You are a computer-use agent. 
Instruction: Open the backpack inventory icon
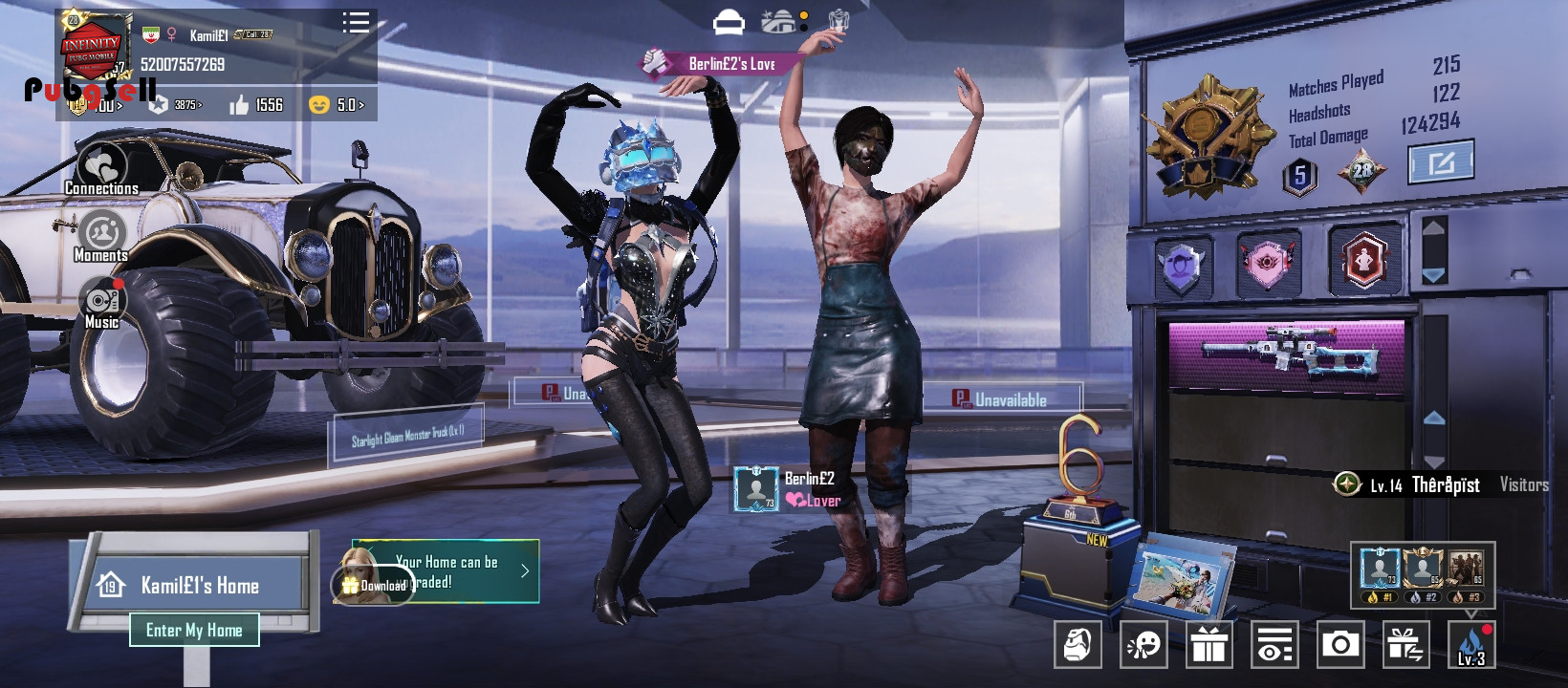pyautogui.click(x=1078, y=645)
